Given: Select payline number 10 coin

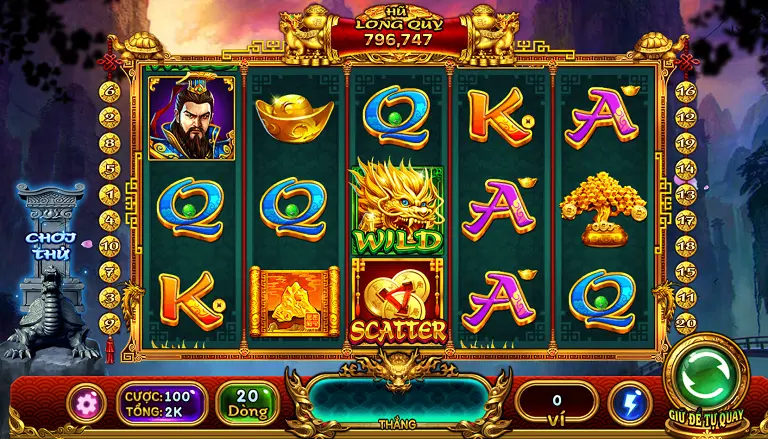Looking at the screenshot, I should coord(110,245).
